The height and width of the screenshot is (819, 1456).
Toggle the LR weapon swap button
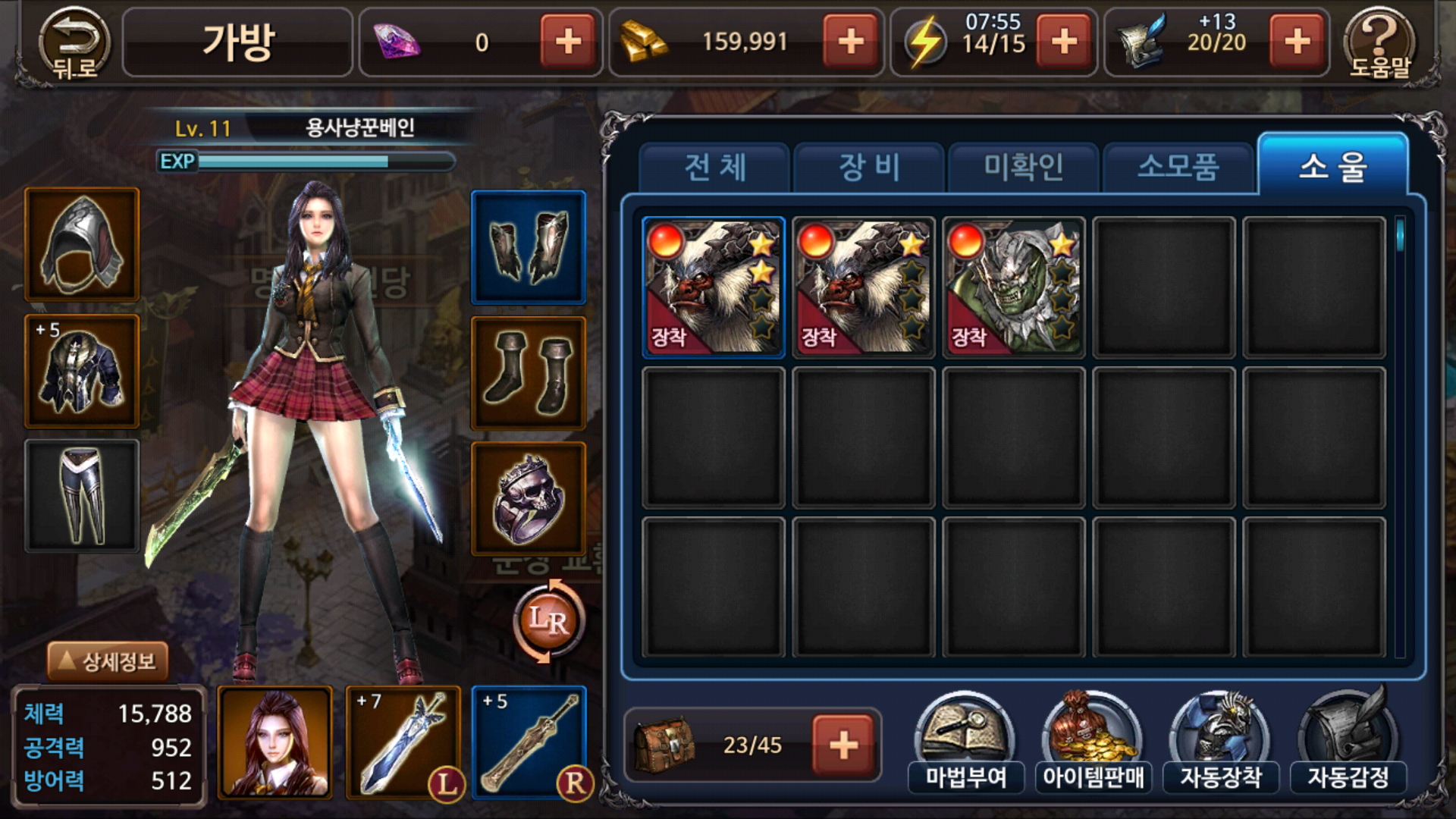tap(548, 620)
